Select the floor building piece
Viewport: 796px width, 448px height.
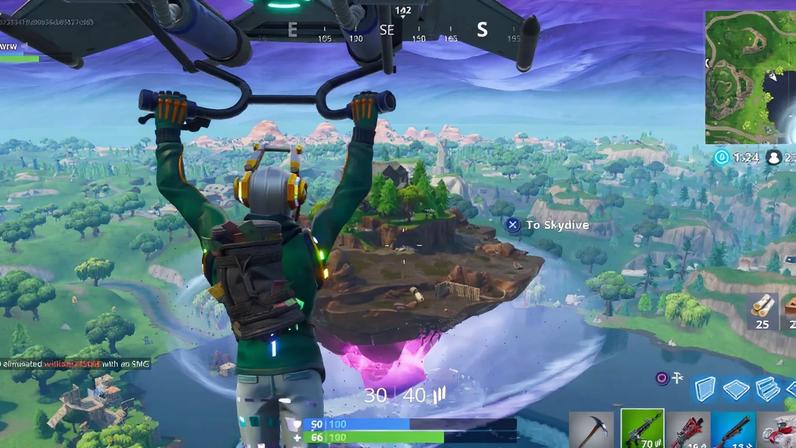pos(738,389)
